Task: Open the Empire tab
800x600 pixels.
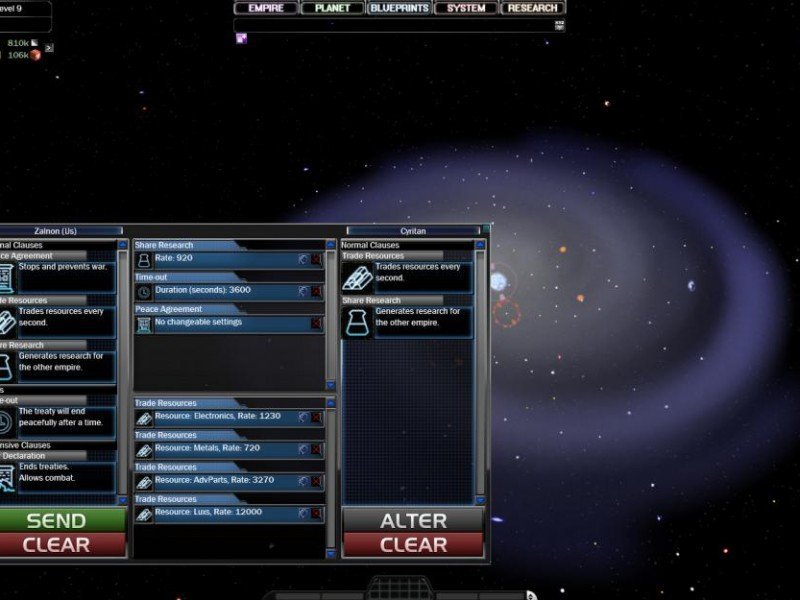Action: [x=266, y=8]
